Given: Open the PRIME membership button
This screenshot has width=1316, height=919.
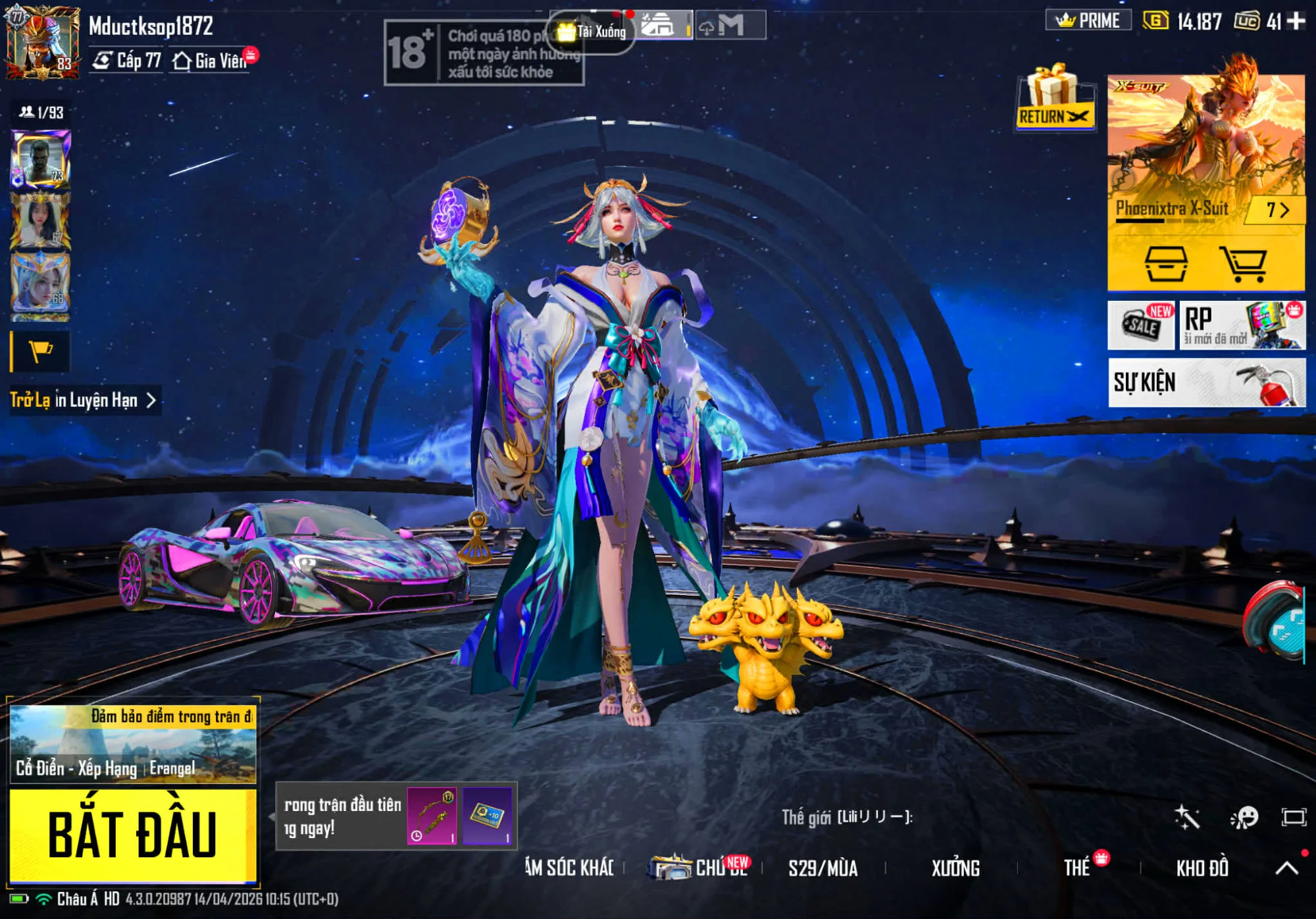Looking at the screenshot, I should pyautogui.click(x=1088, y=21).
